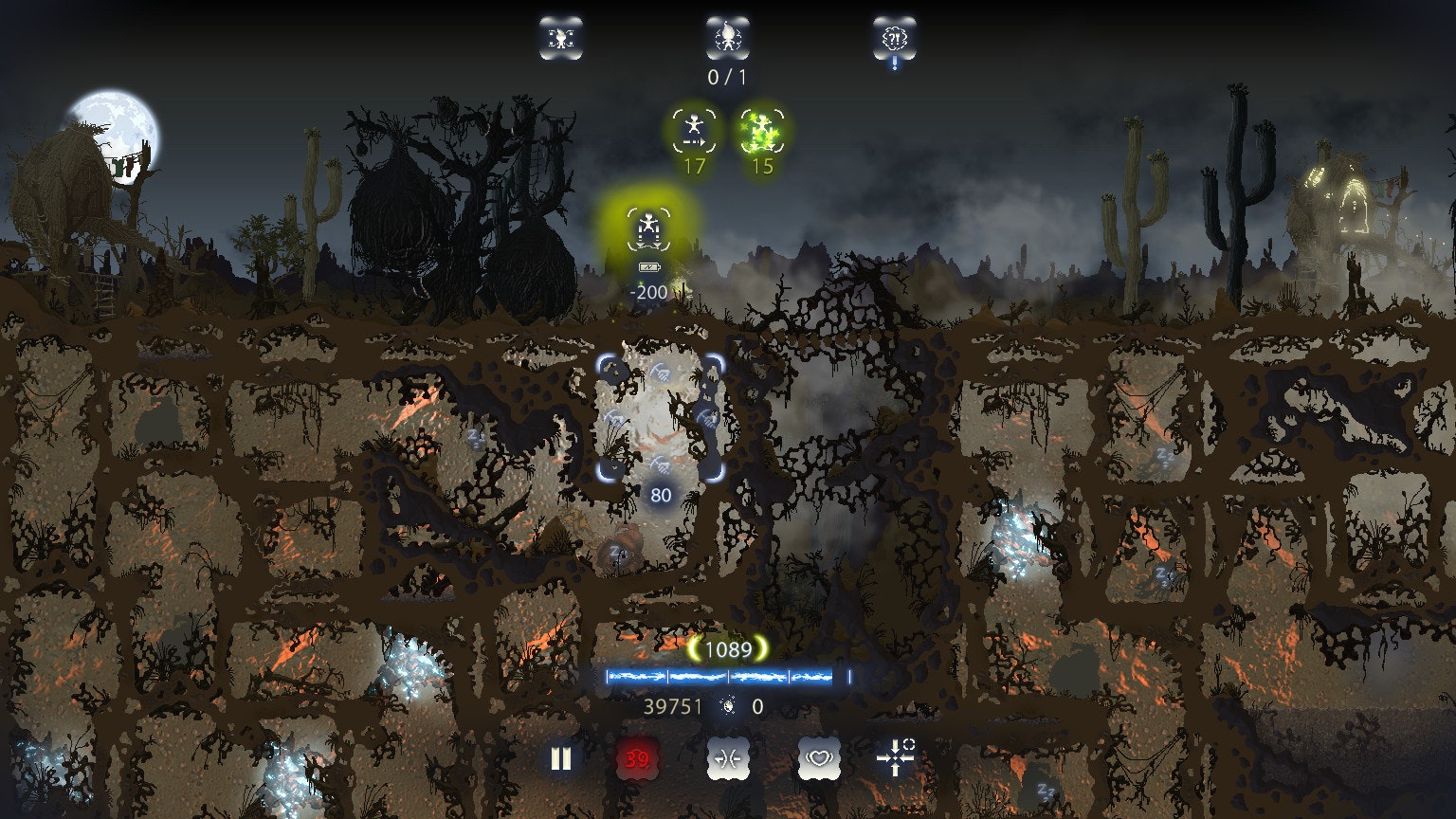Select the split arrows tool at the bottom

pos(728,758)
